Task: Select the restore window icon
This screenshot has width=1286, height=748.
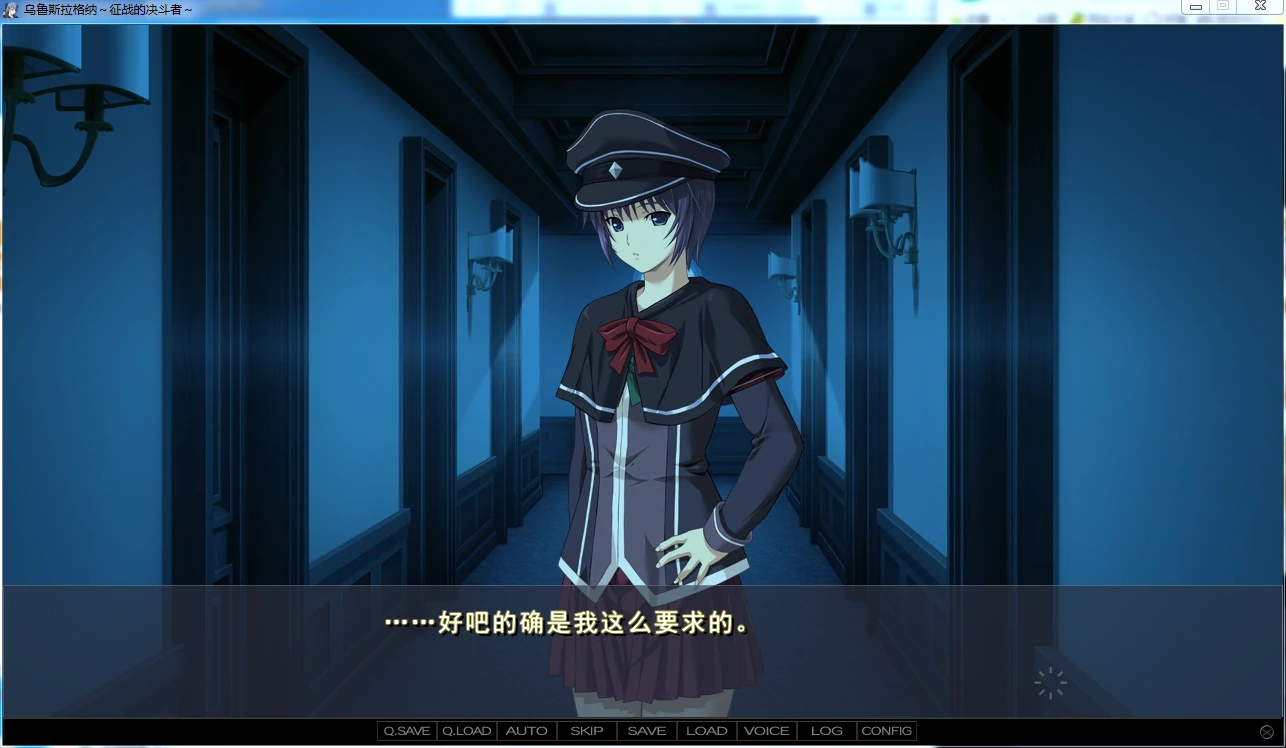Action: (x=1224, y=7)
